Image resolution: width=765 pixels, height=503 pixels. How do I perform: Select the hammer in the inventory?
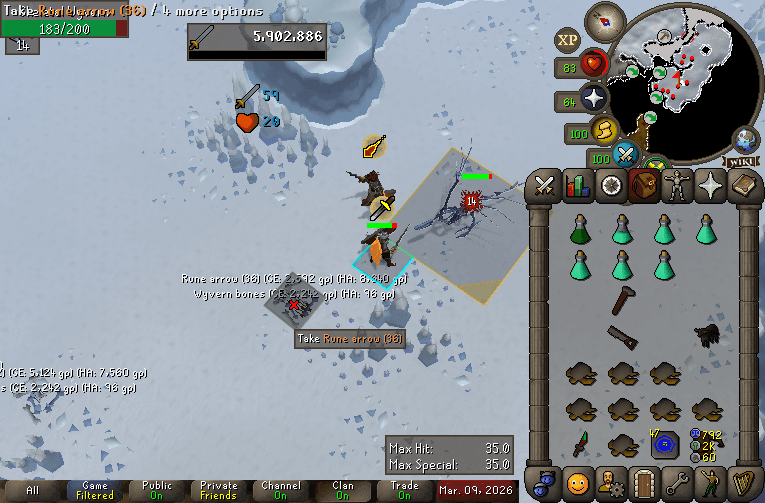coord(622,298)
